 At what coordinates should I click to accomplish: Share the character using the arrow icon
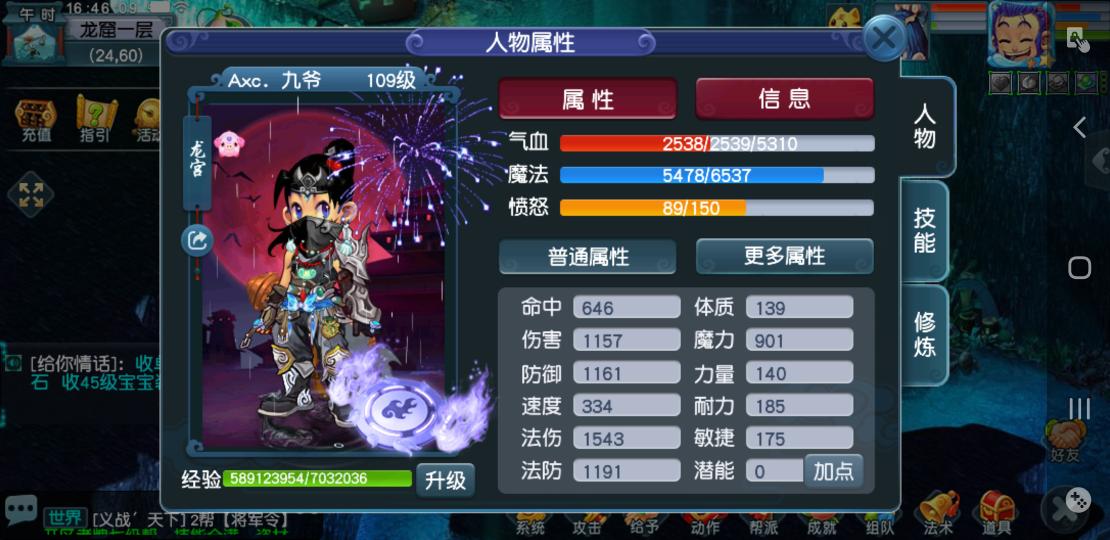click(197, 240)
